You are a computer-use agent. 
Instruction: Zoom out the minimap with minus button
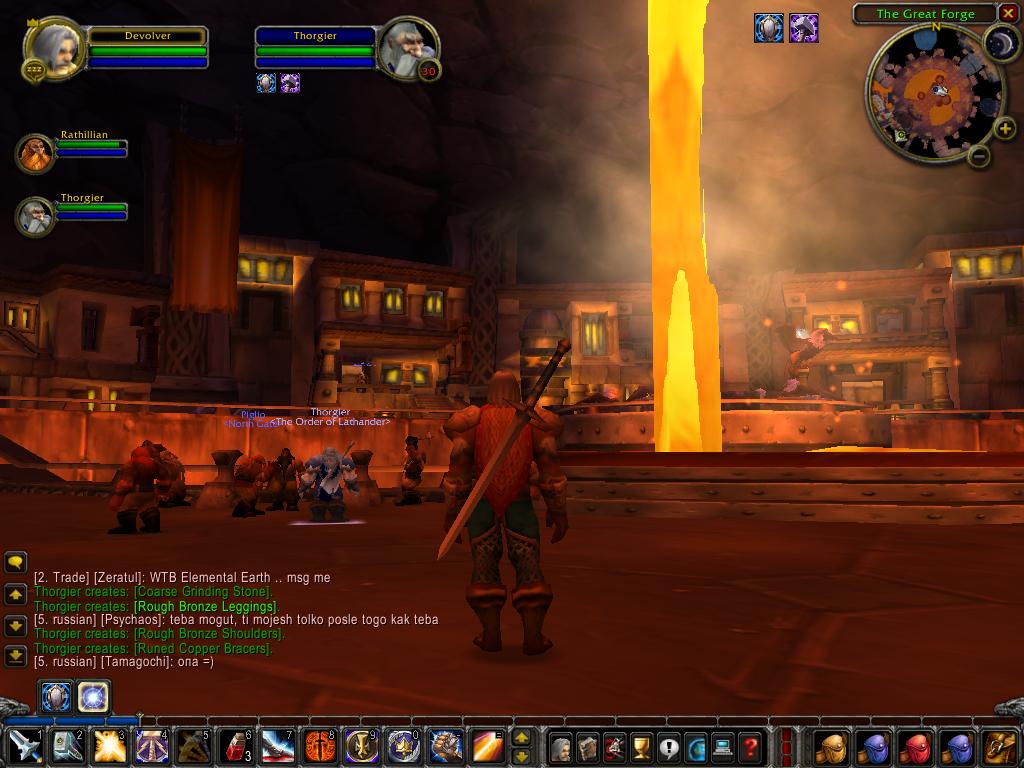pos(979,156)
